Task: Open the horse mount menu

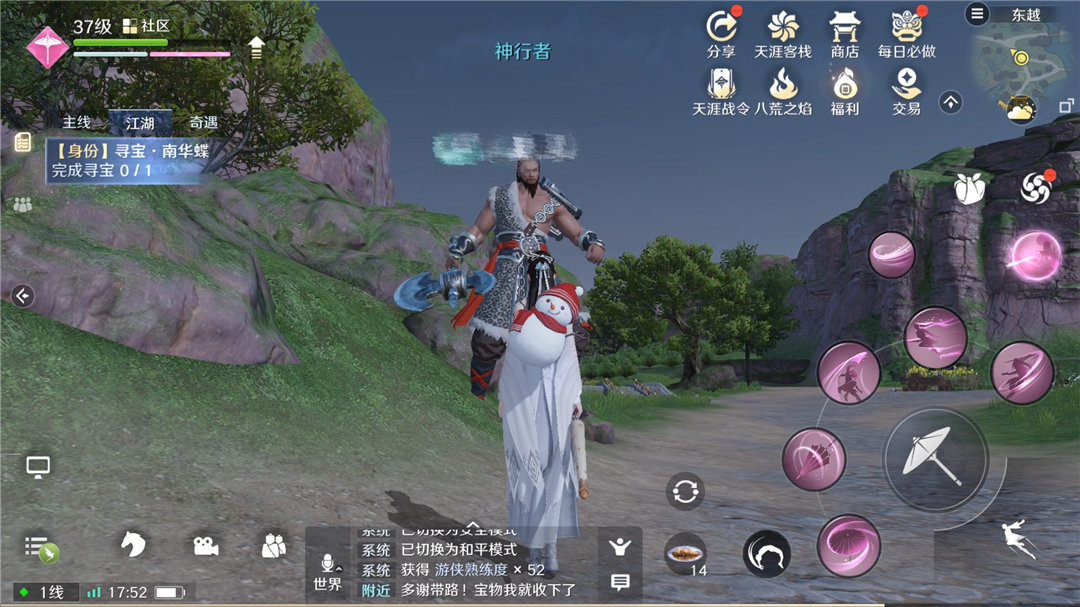Action: click(x=133, y=545)
